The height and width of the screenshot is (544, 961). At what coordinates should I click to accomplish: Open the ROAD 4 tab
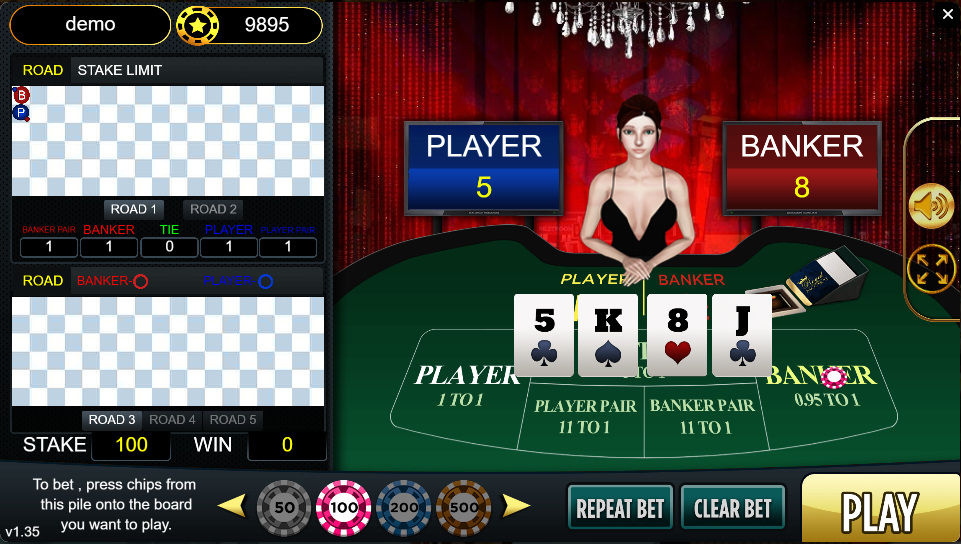pyautogui.click(x=173, y=420)
